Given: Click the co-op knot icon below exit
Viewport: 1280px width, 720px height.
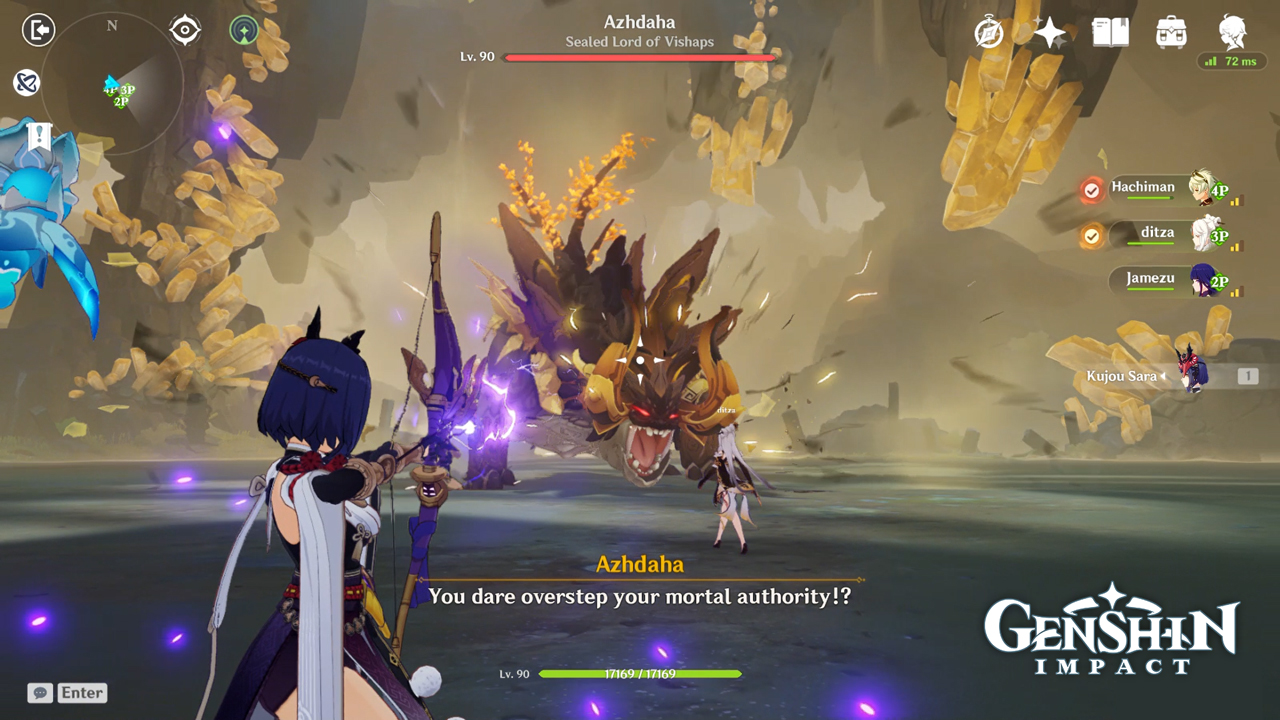Looking at the screenshot, I should (x=25, y=83).
